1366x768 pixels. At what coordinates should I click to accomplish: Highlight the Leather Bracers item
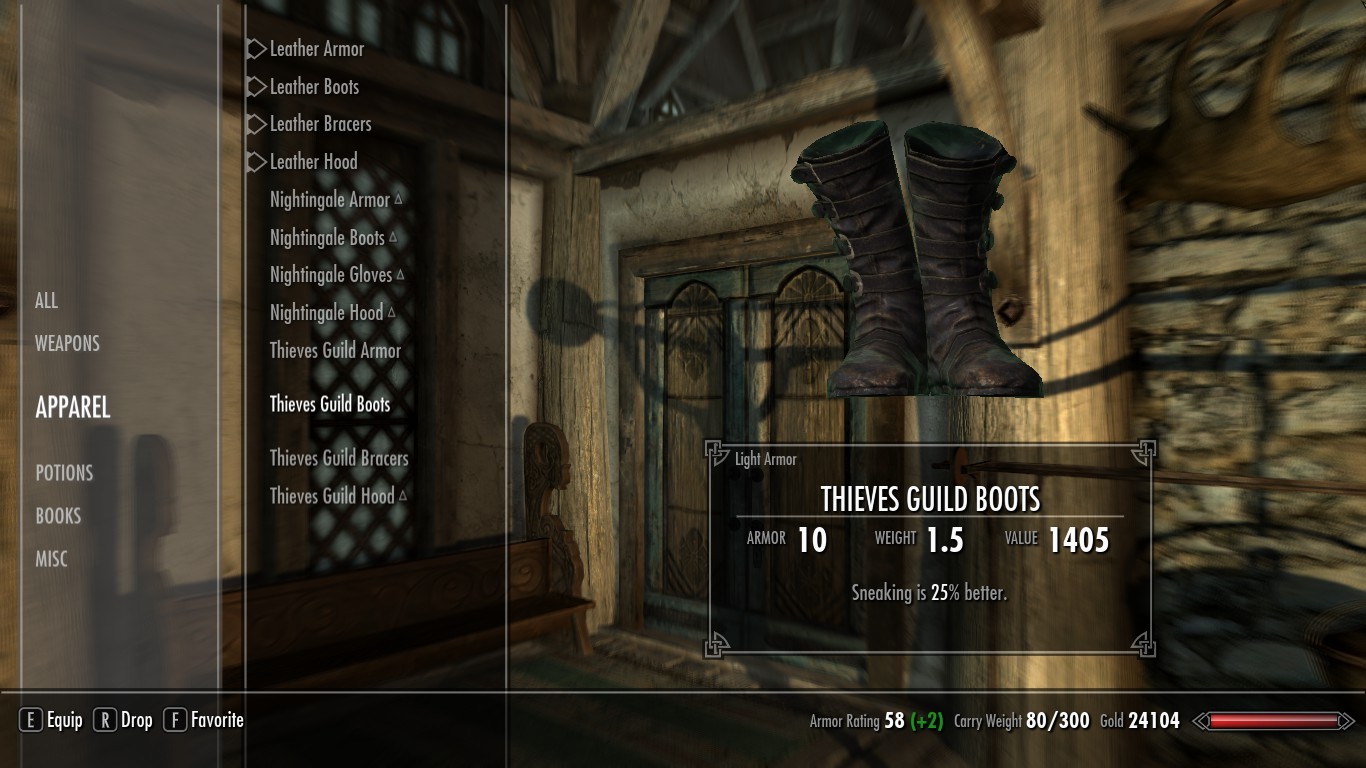[x=320, y=124]
